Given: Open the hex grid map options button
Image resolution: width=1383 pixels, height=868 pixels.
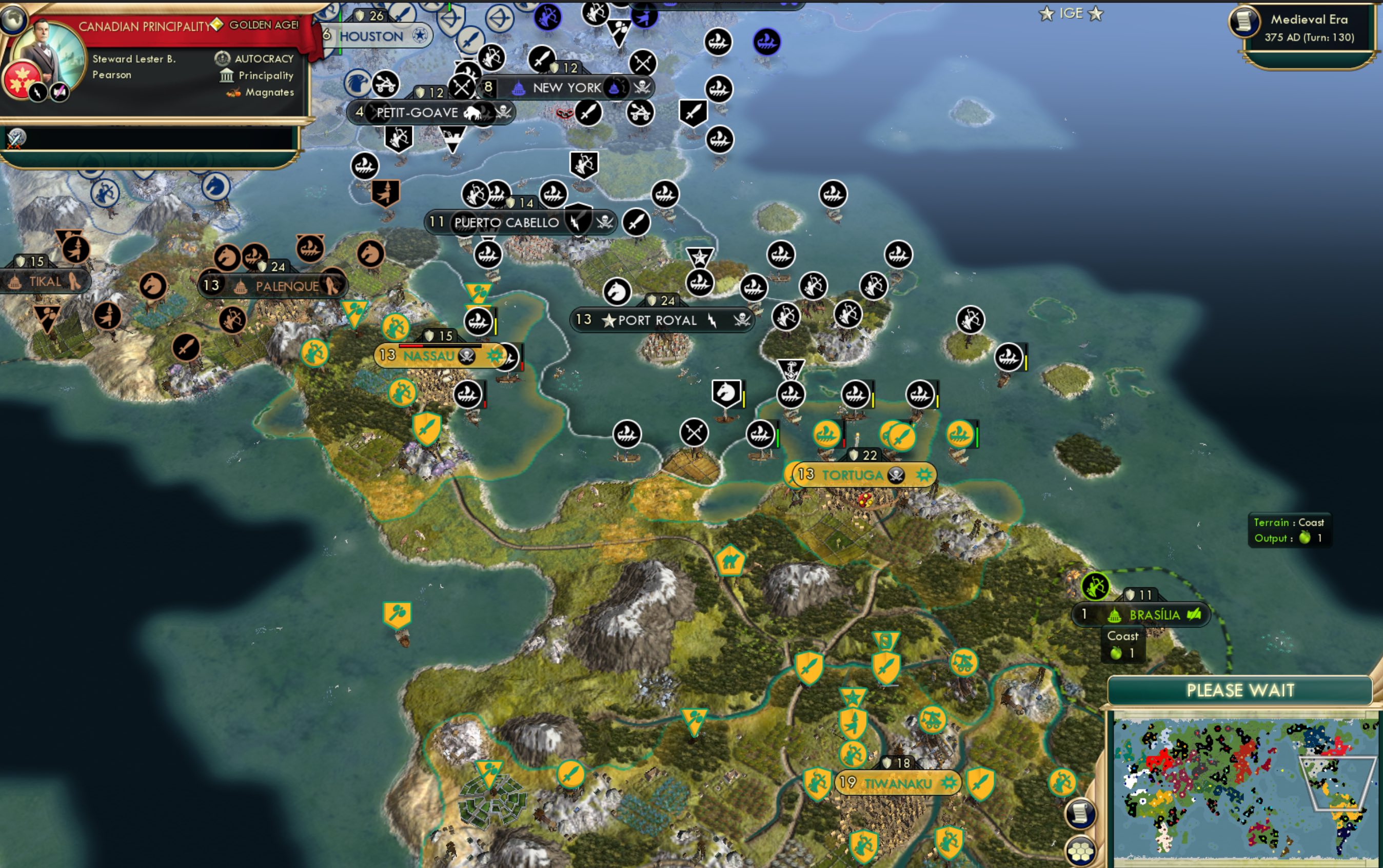Looking at the screenshot, I should pyautogui.click(x=1081, y=850).
